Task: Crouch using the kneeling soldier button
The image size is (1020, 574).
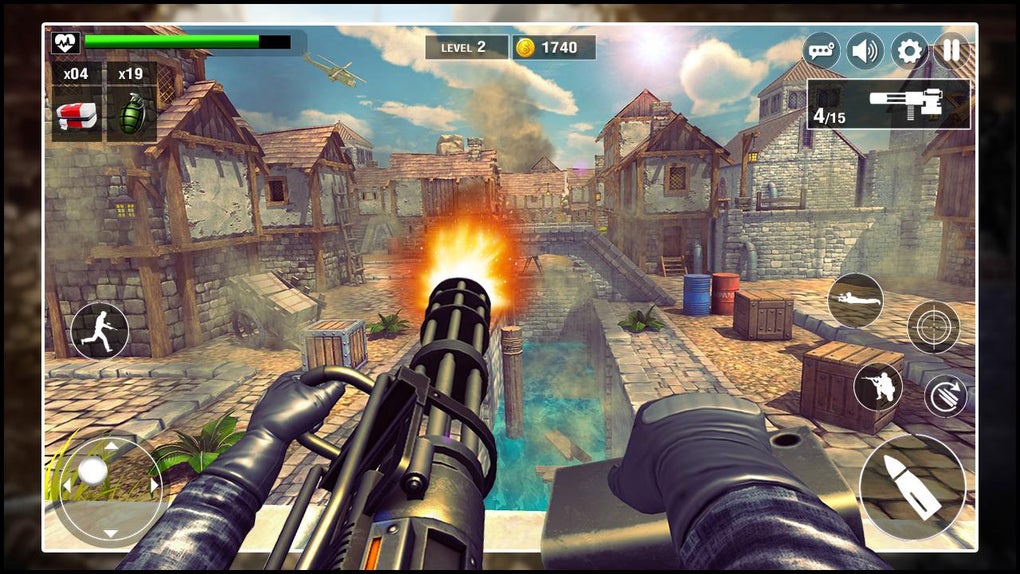Action: (878, 387)
